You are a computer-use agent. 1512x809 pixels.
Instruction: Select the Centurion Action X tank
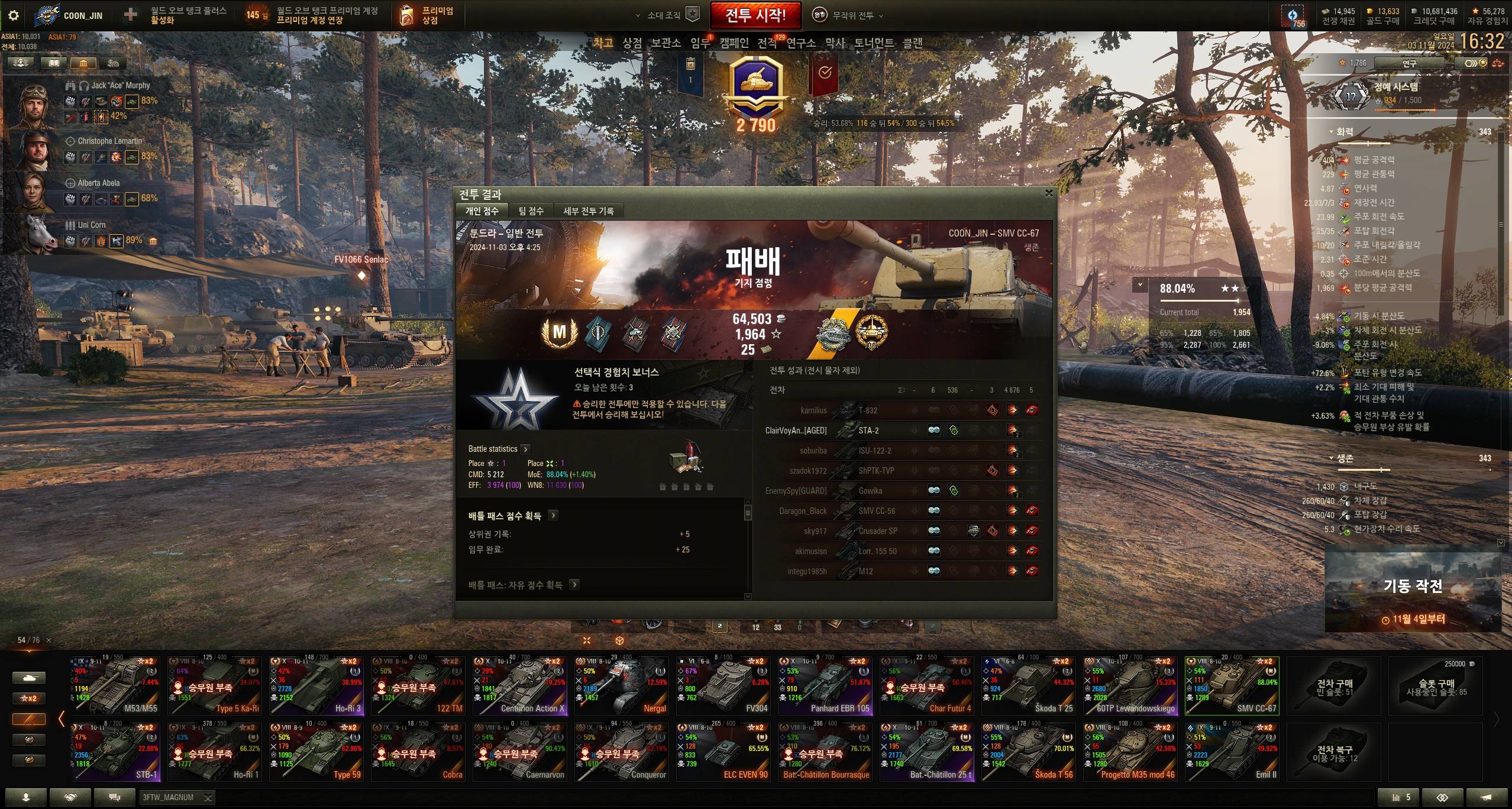(x=519, y=686)
